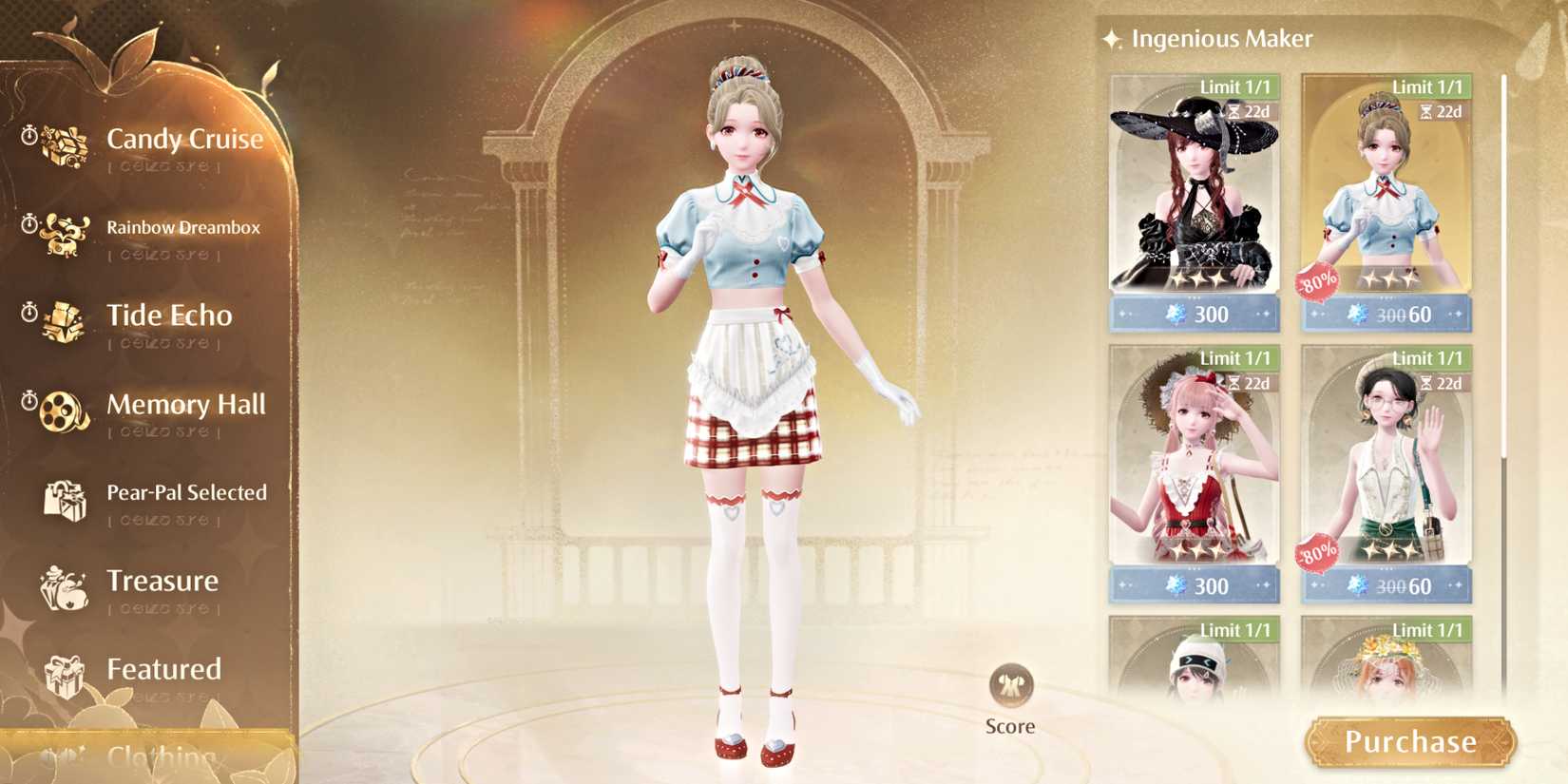
Task: Click the stopwatch icon next to Tide Echo
Action: coord(29,309)
